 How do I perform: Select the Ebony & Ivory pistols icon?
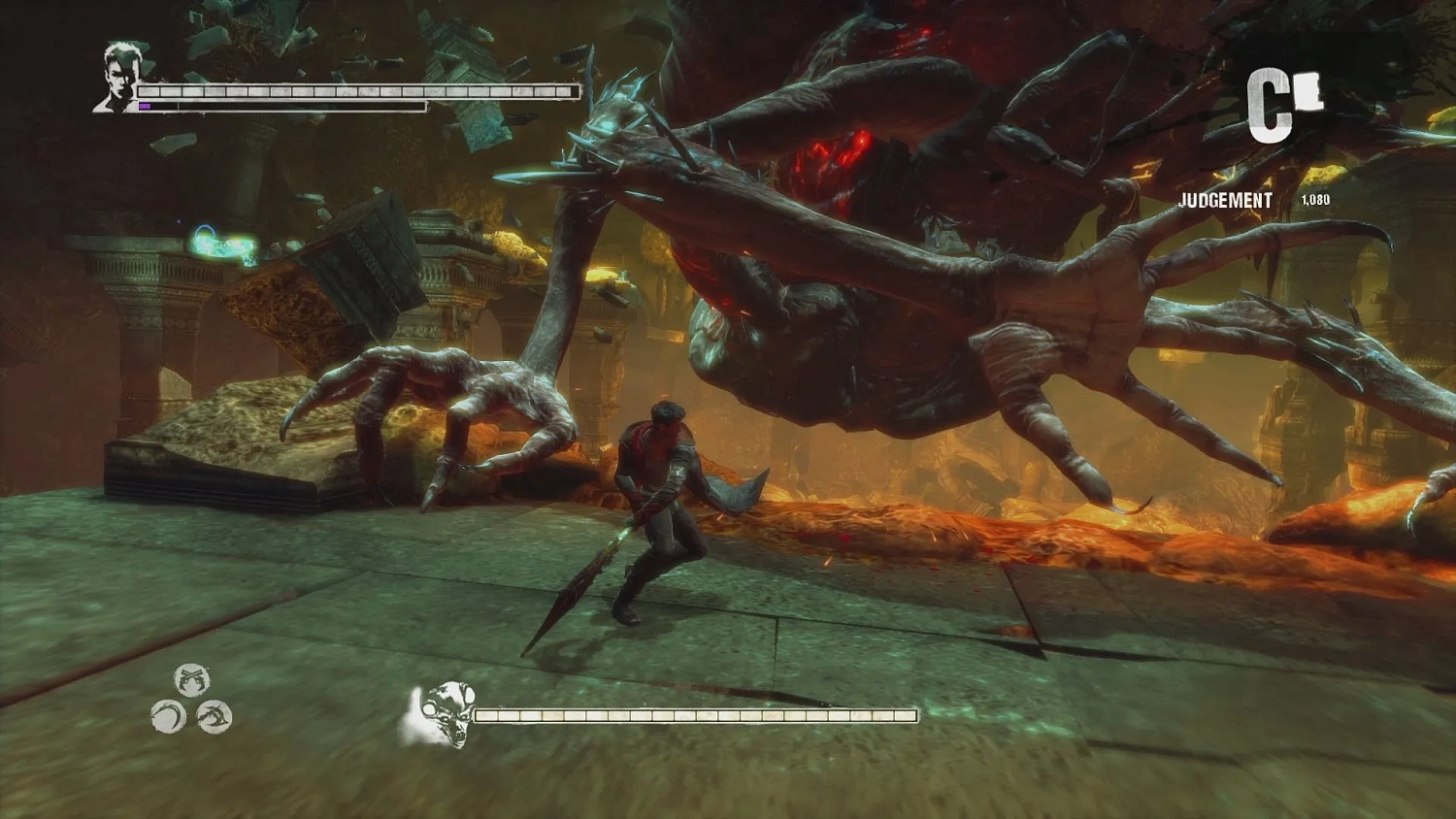[x=191, y=679]
